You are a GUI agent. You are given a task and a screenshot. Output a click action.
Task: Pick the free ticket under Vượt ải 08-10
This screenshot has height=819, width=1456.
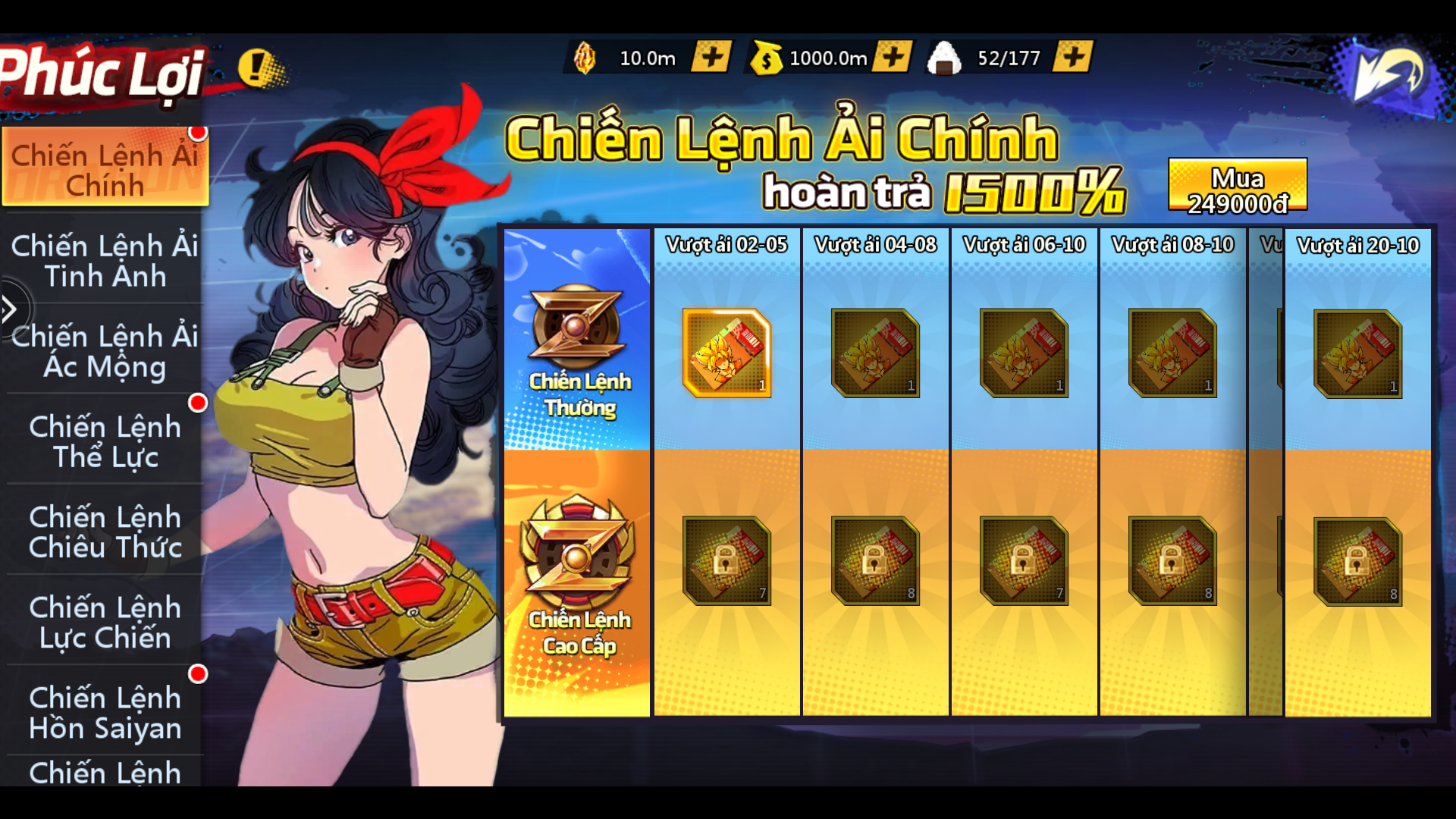point(1172,353)
